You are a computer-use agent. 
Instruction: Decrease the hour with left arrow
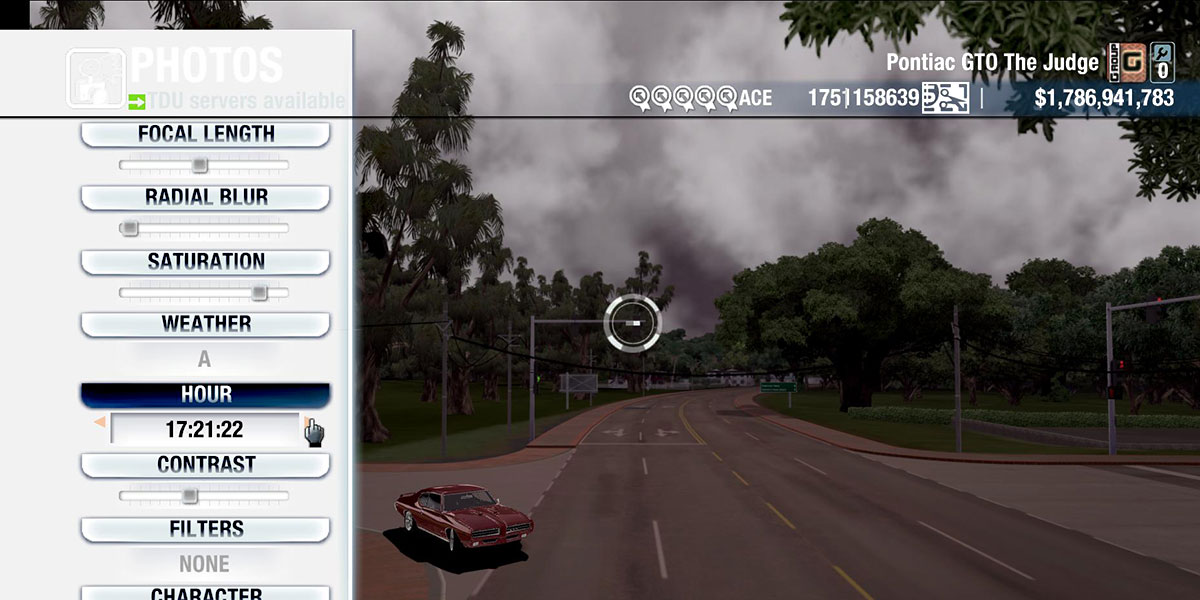click(x=99, y=424)
